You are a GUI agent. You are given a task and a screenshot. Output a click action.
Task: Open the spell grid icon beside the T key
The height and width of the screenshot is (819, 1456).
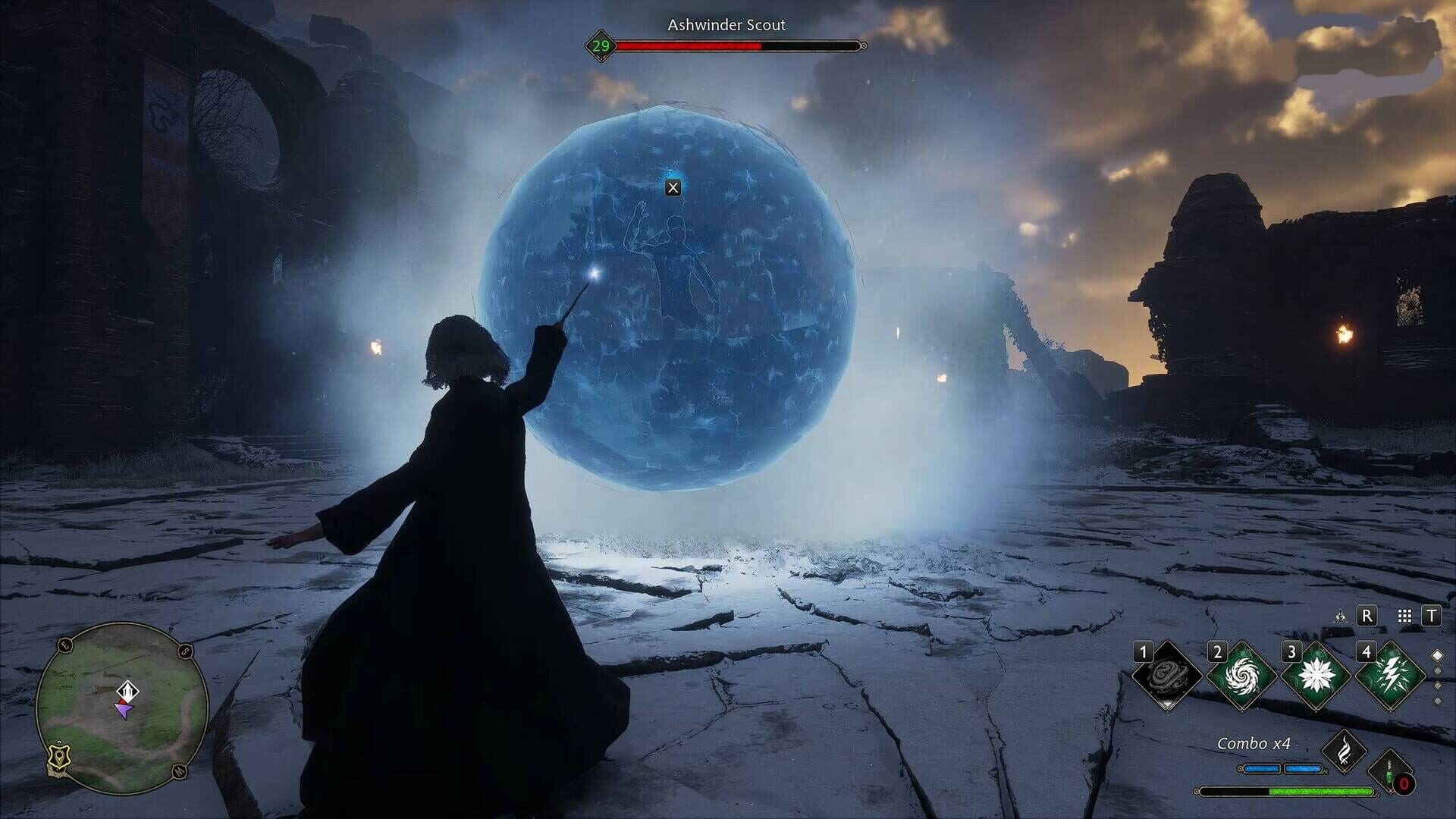click(1404, 616)
